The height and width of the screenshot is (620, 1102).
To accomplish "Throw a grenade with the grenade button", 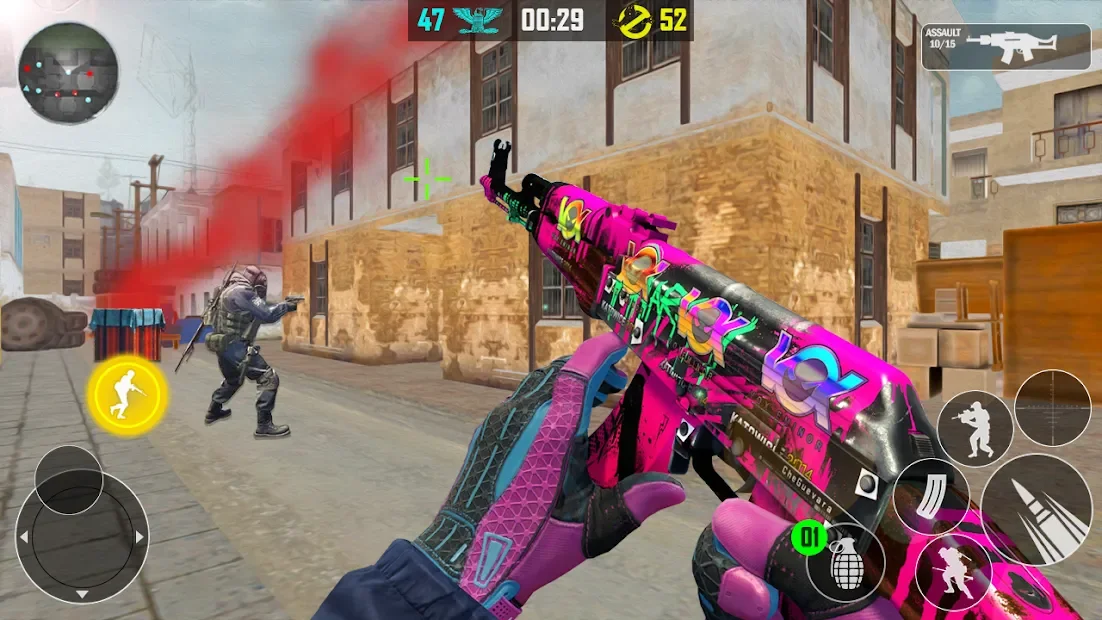I will [x=846, y=564].
